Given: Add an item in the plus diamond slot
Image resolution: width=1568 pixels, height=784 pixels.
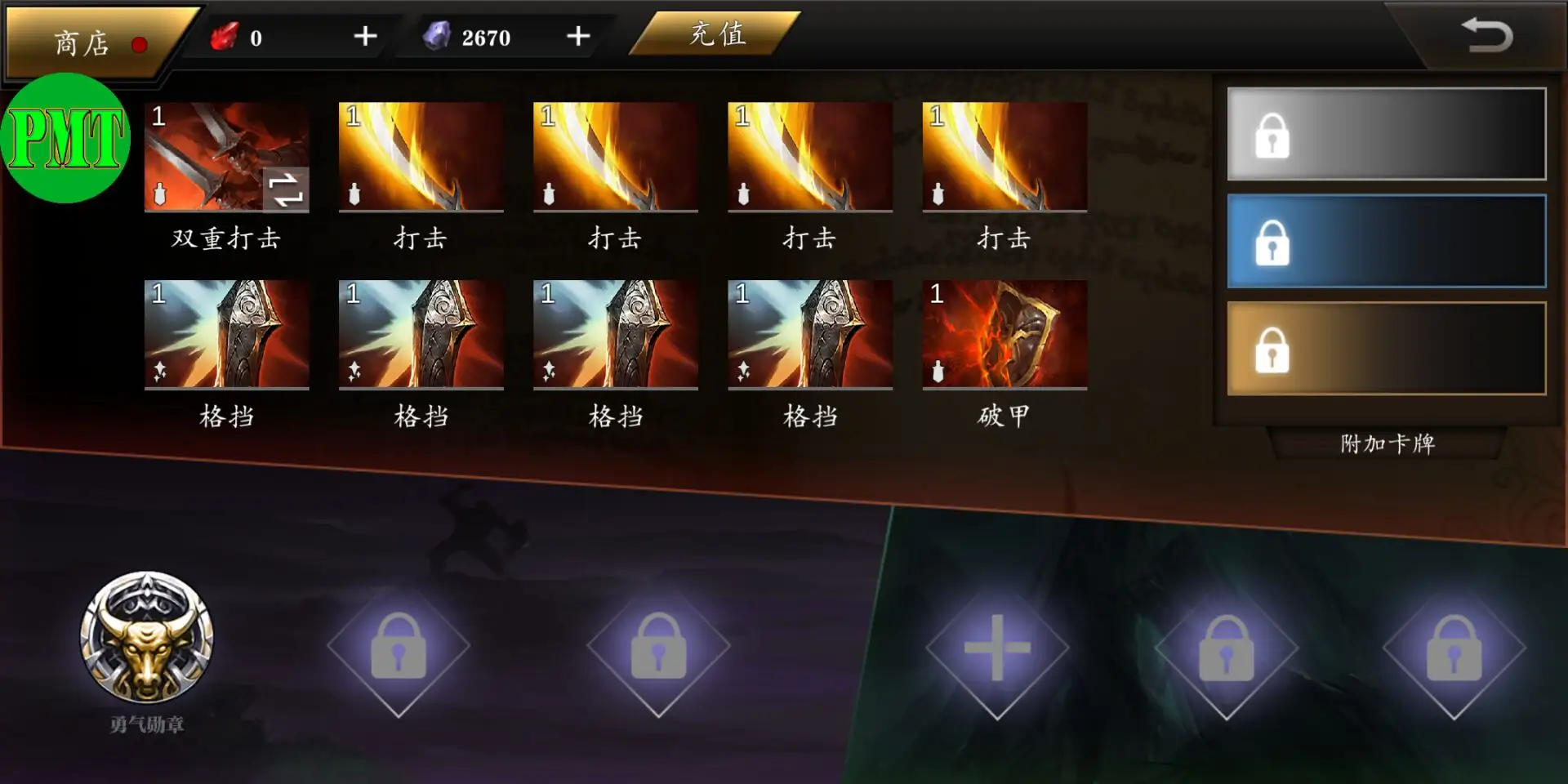Looking at the screenshot, I should click(996, 648).
